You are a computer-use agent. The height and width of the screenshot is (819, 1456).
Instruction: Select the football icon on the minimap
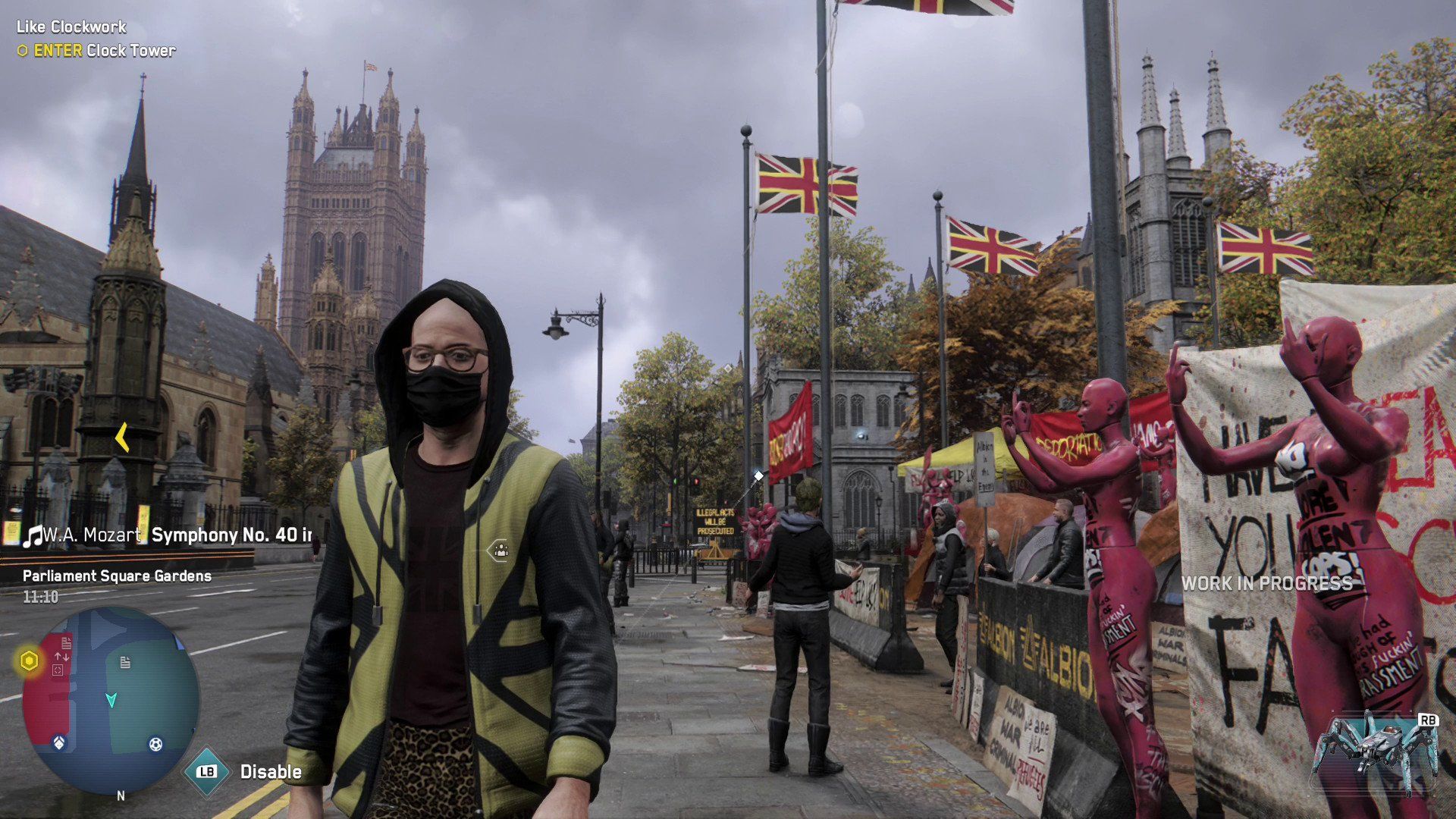tap(155, 745)
